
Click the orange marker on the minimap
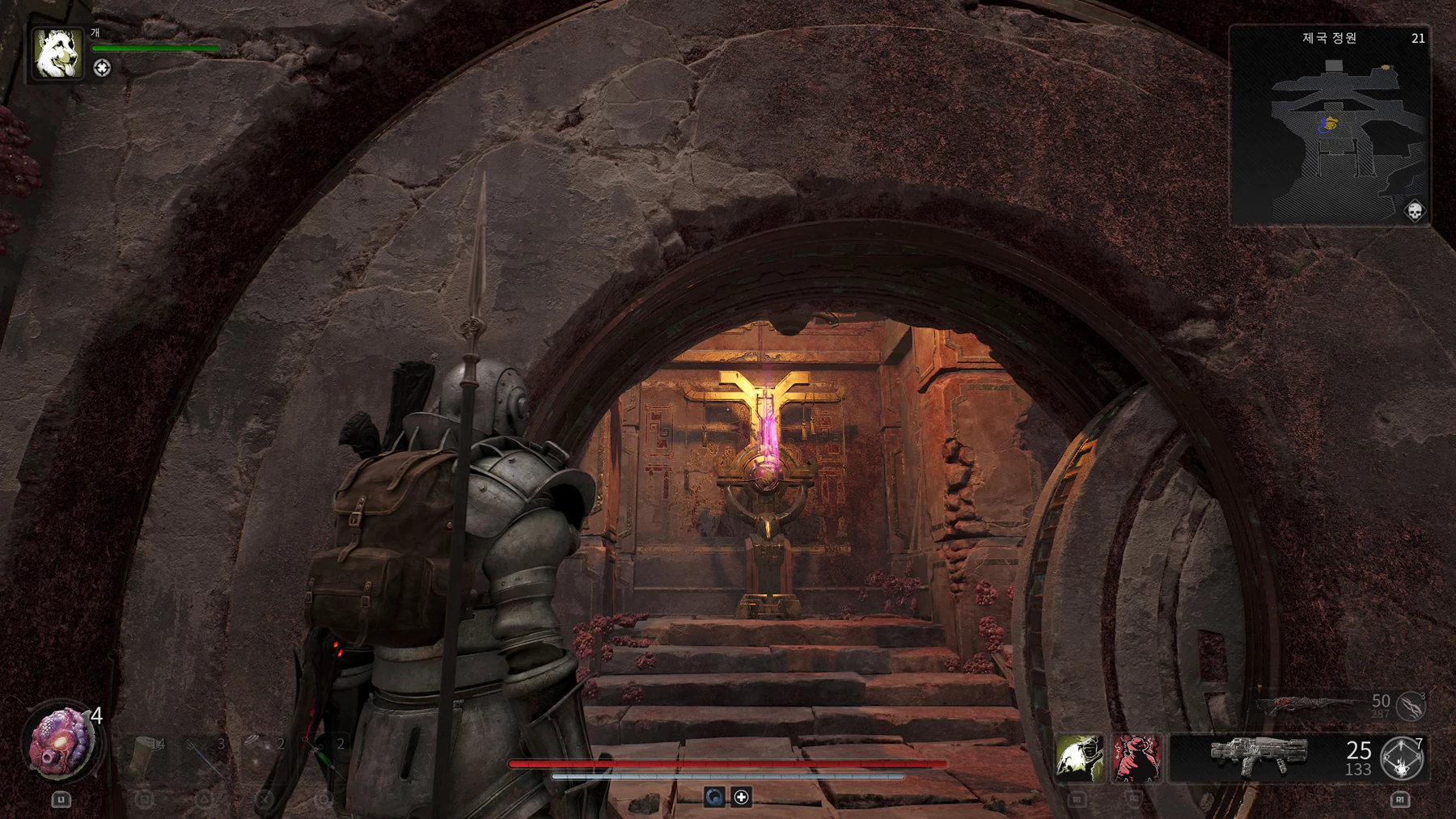[1386, 68]
